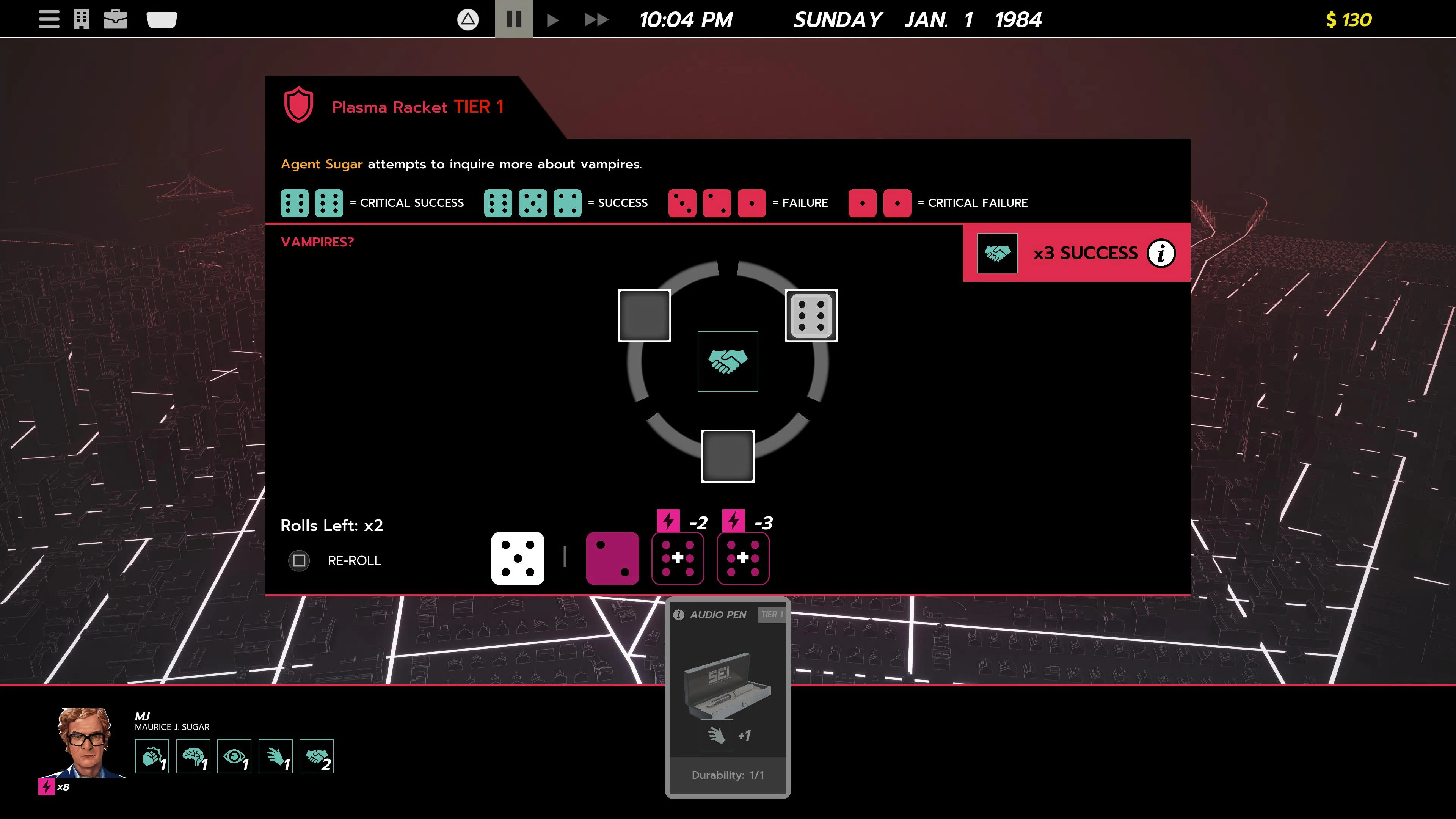
Task: Select the building icon in top toolbar
Action: pos(82,19)
